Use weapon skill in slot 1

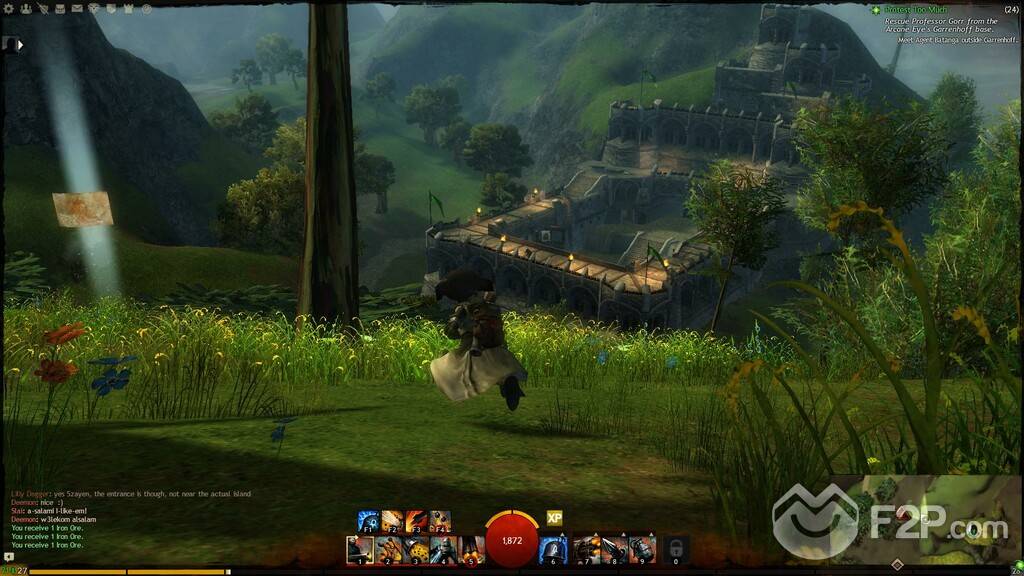(360, 549)
